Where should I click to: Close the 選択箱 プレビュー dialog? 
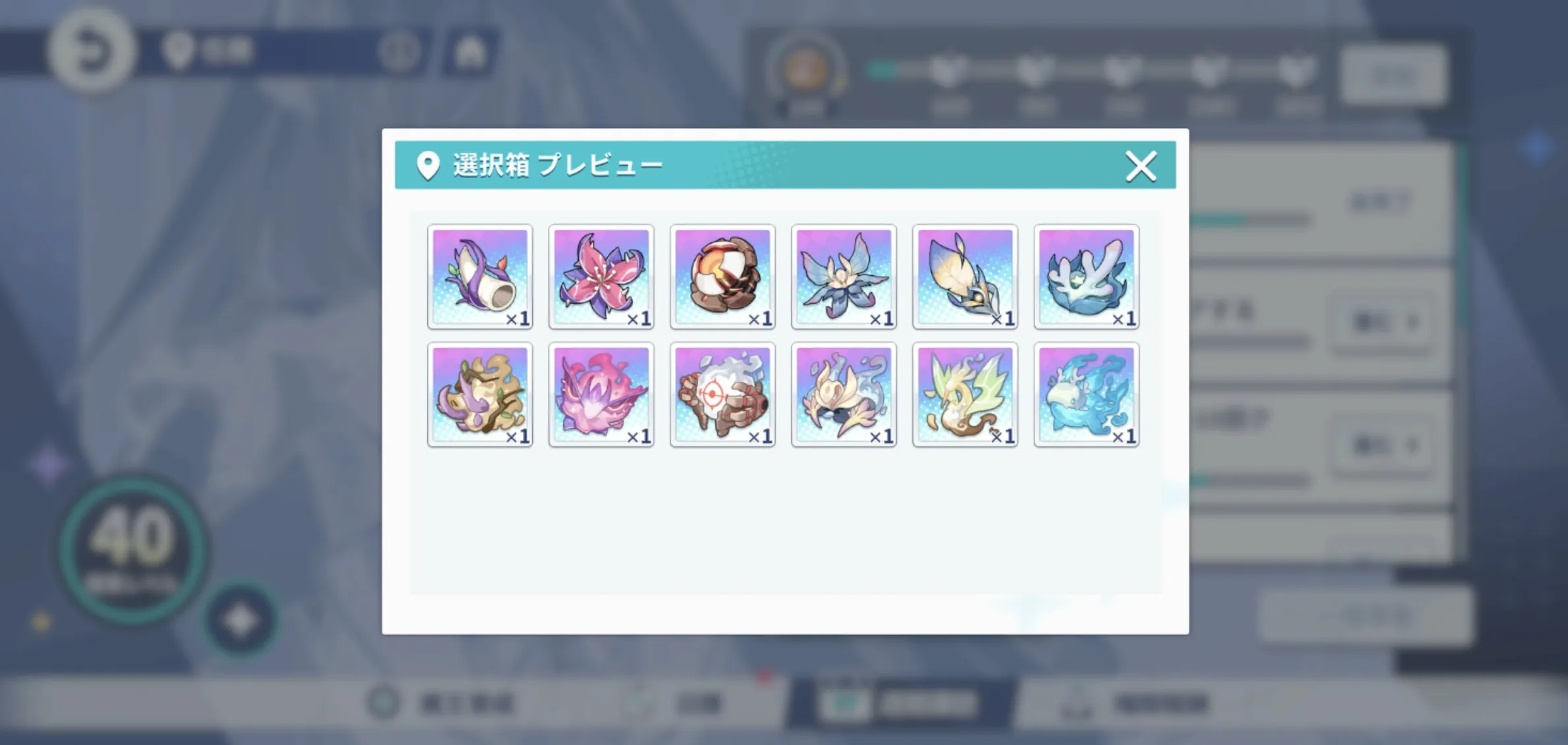point(1141,166)
